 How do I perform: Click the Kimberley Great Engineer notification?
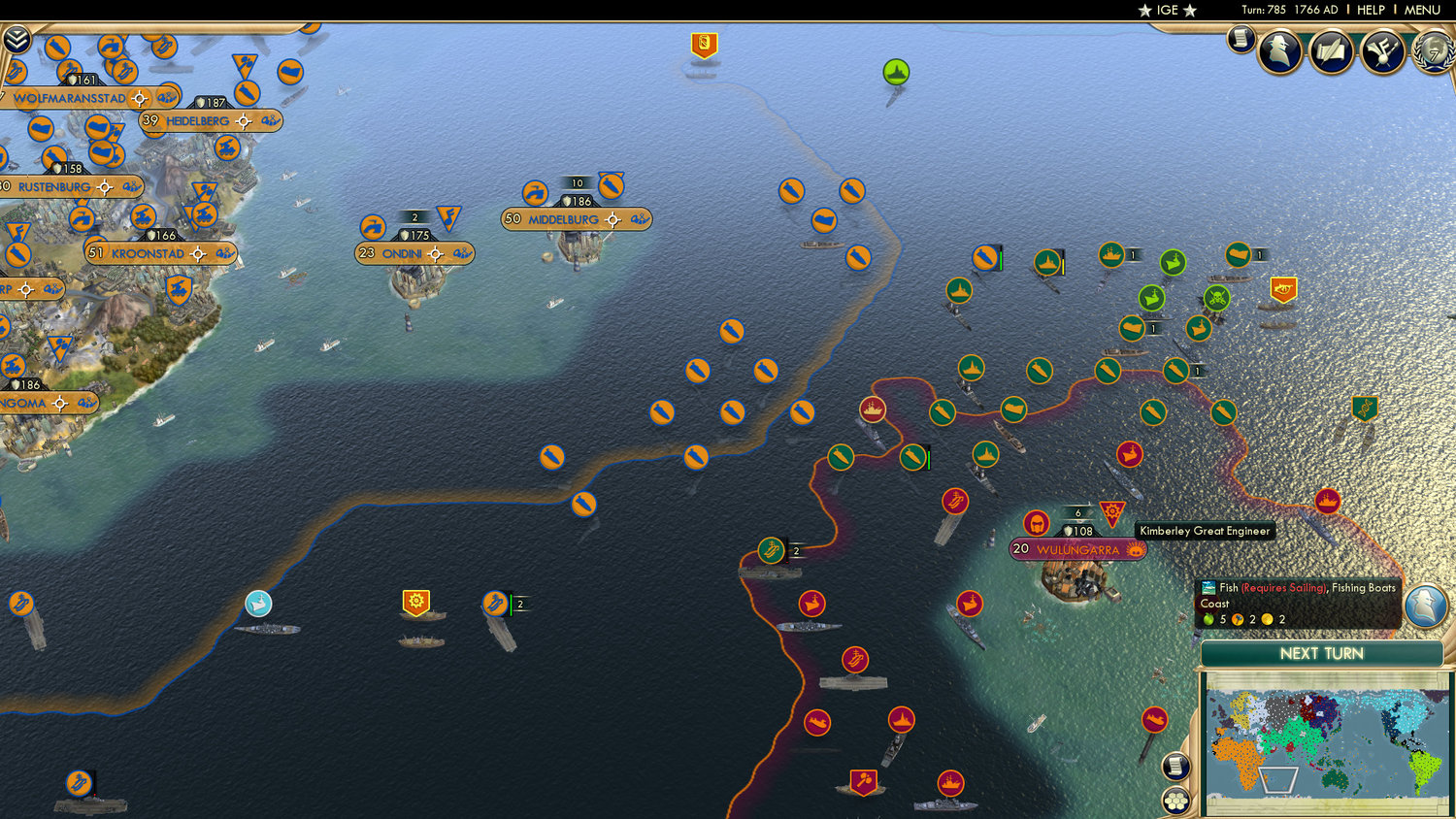[1204, 531]
